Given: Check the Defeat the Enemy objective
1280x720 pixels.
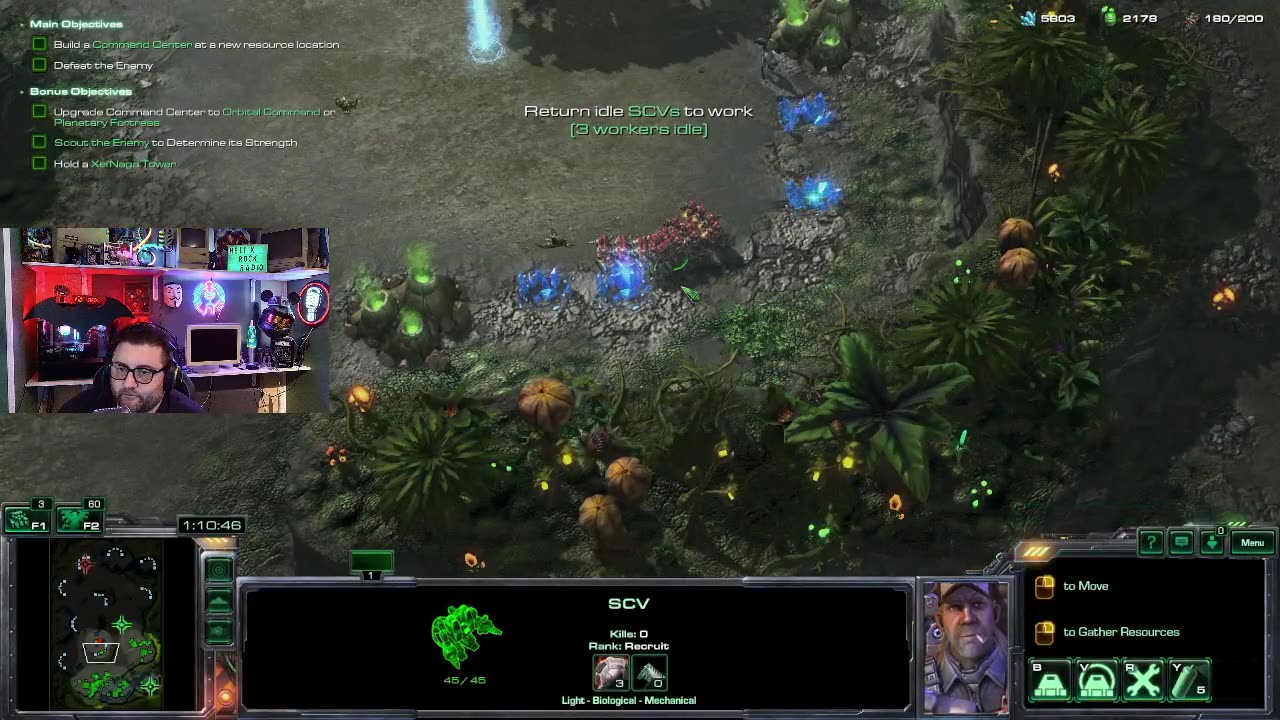Looking at the screenshot, I should [x=39, y=64].
